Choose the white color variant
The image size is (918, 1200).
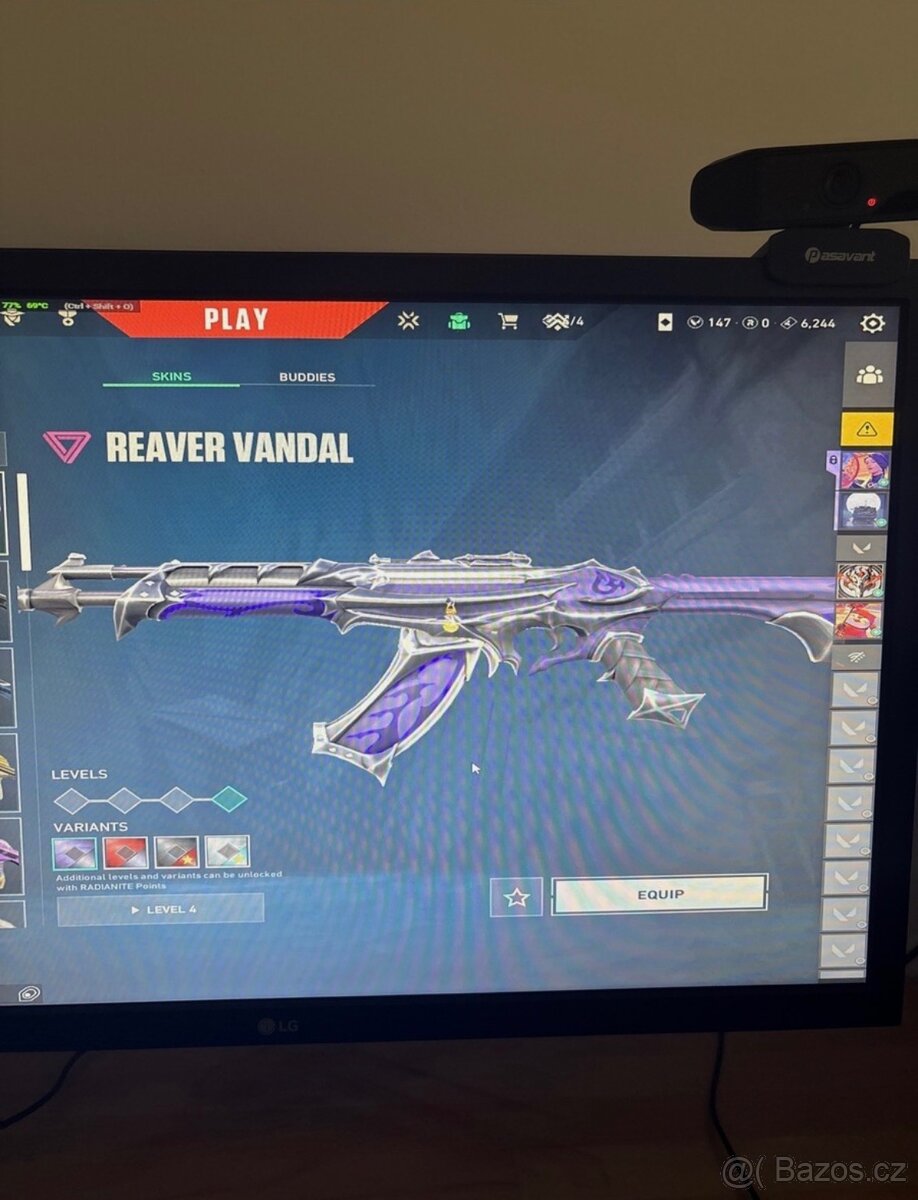pyautogui.click(x=227, y=852)
